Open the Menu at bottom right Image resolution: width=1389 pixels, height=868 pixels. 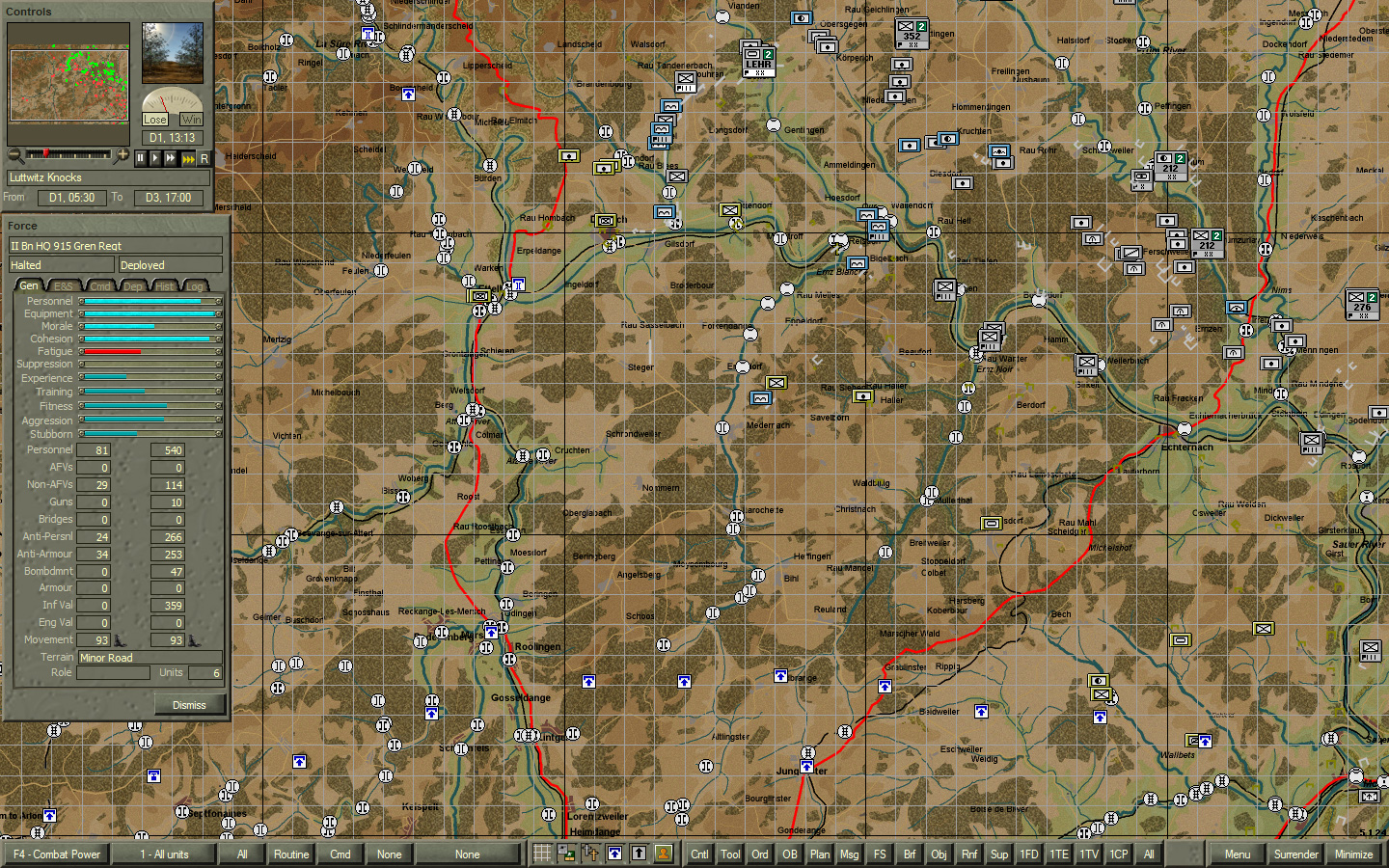[x=1238, y=854]
